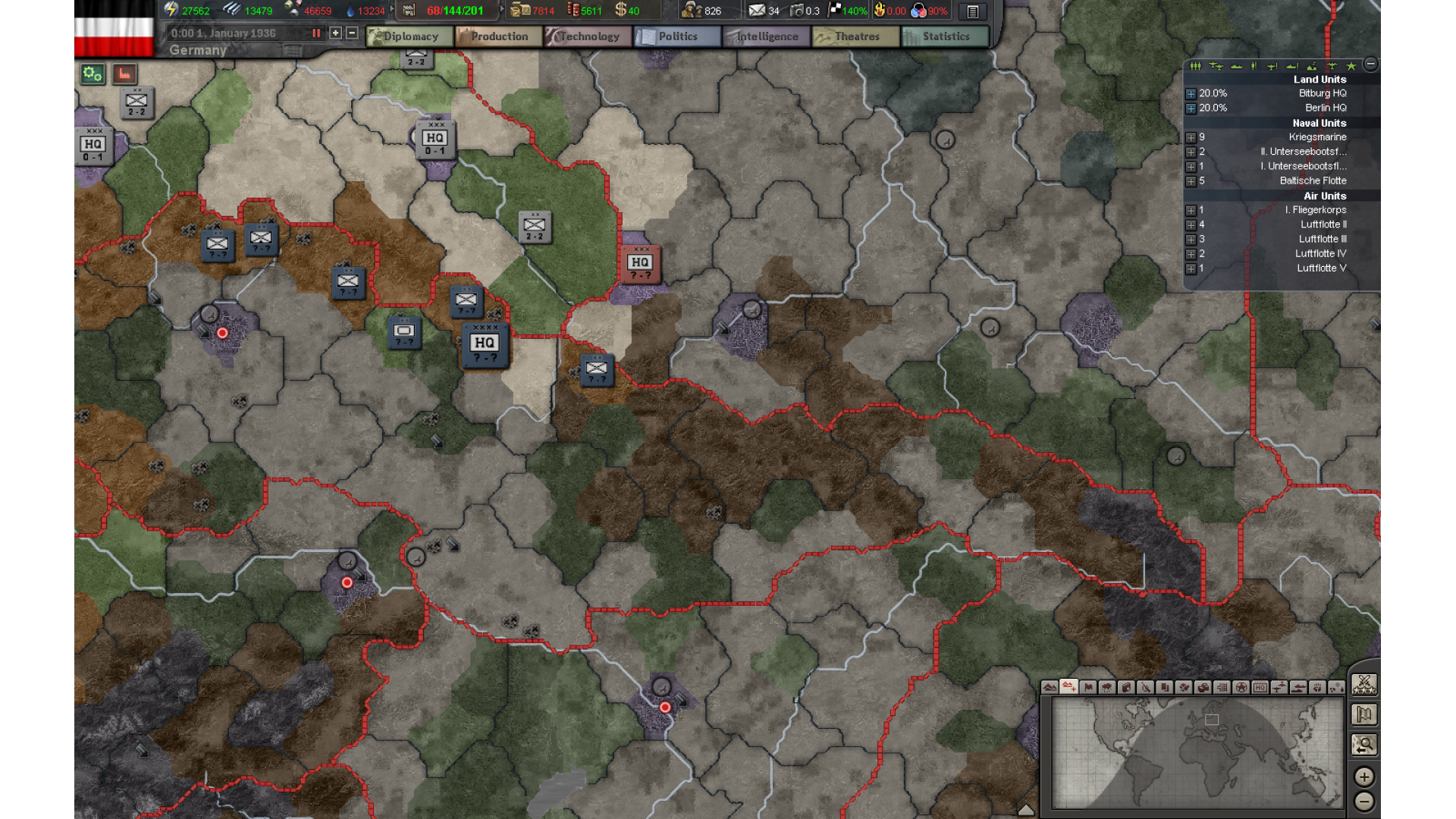The height and width of the screenshot is (819, 1456).
Task: Show the Intelligence tab
Action: (767, 36)
